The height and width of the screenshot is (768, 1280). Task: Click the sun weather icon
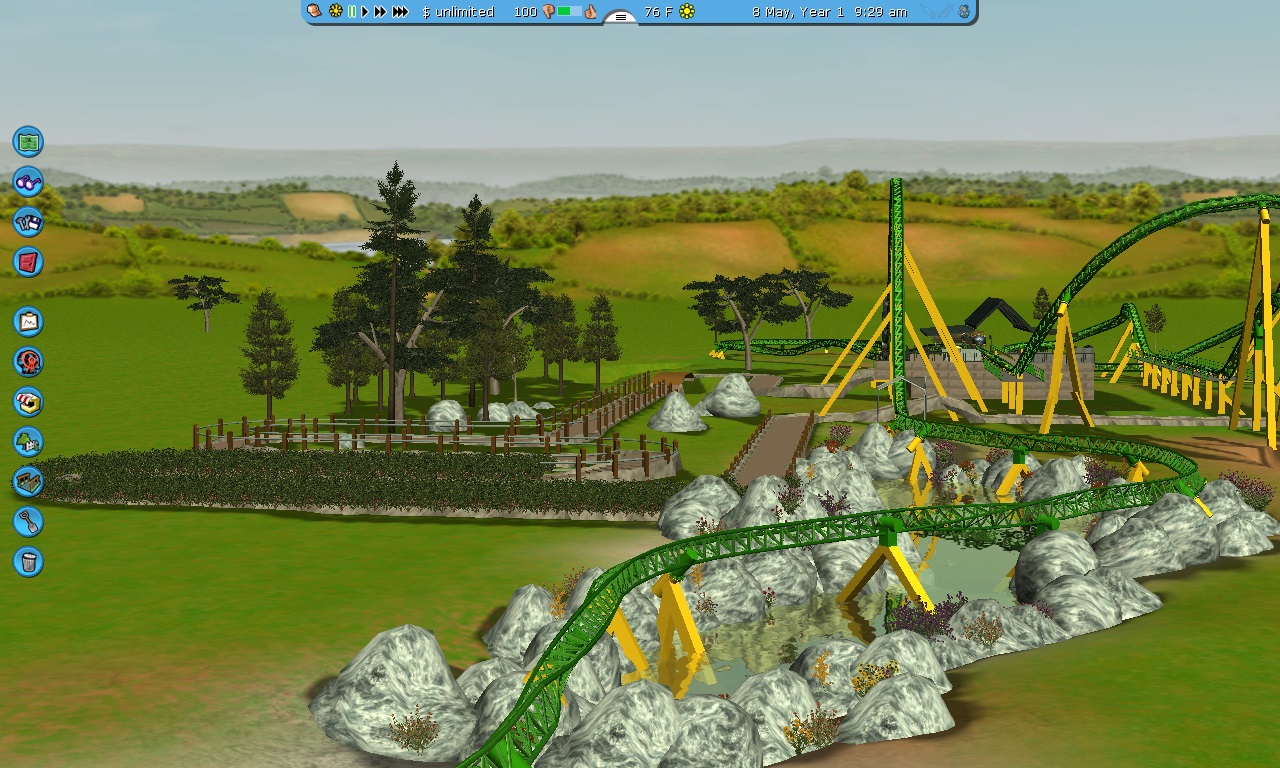click(687, 12)
